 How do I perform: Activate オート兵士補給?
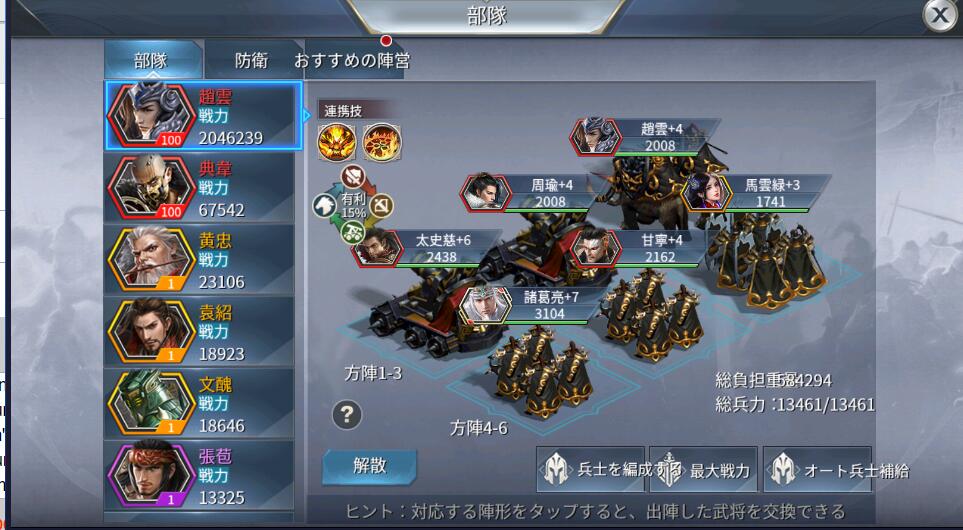(x=818, y=470)
